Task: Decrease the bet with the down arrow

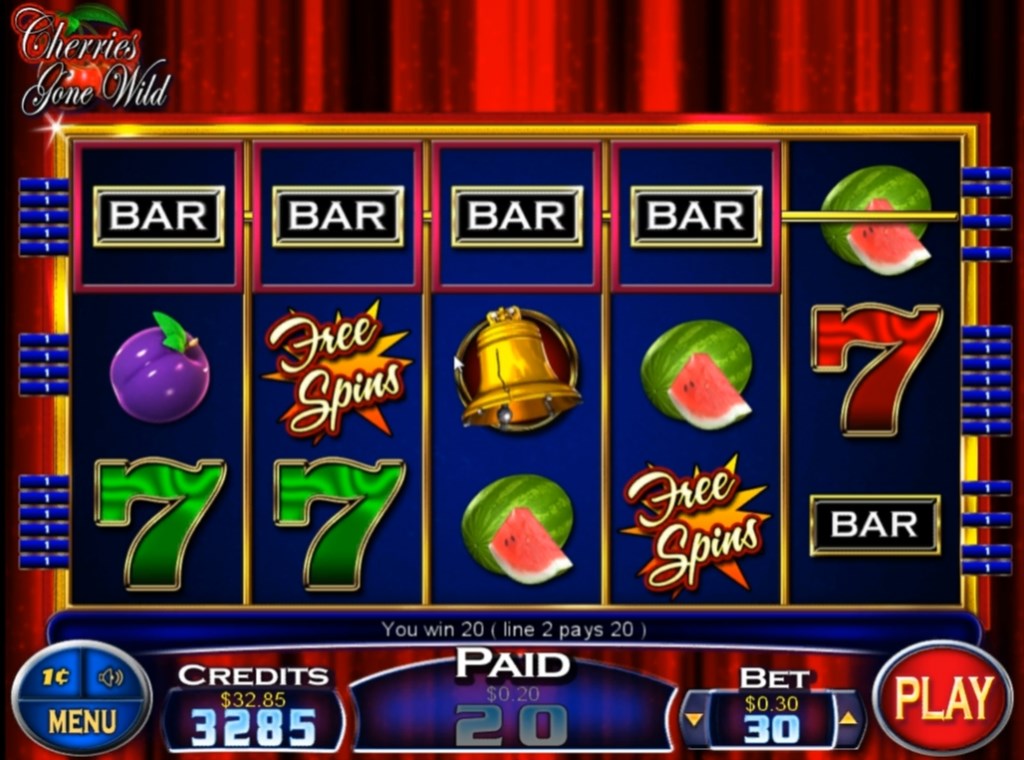Action: [692, 717]
